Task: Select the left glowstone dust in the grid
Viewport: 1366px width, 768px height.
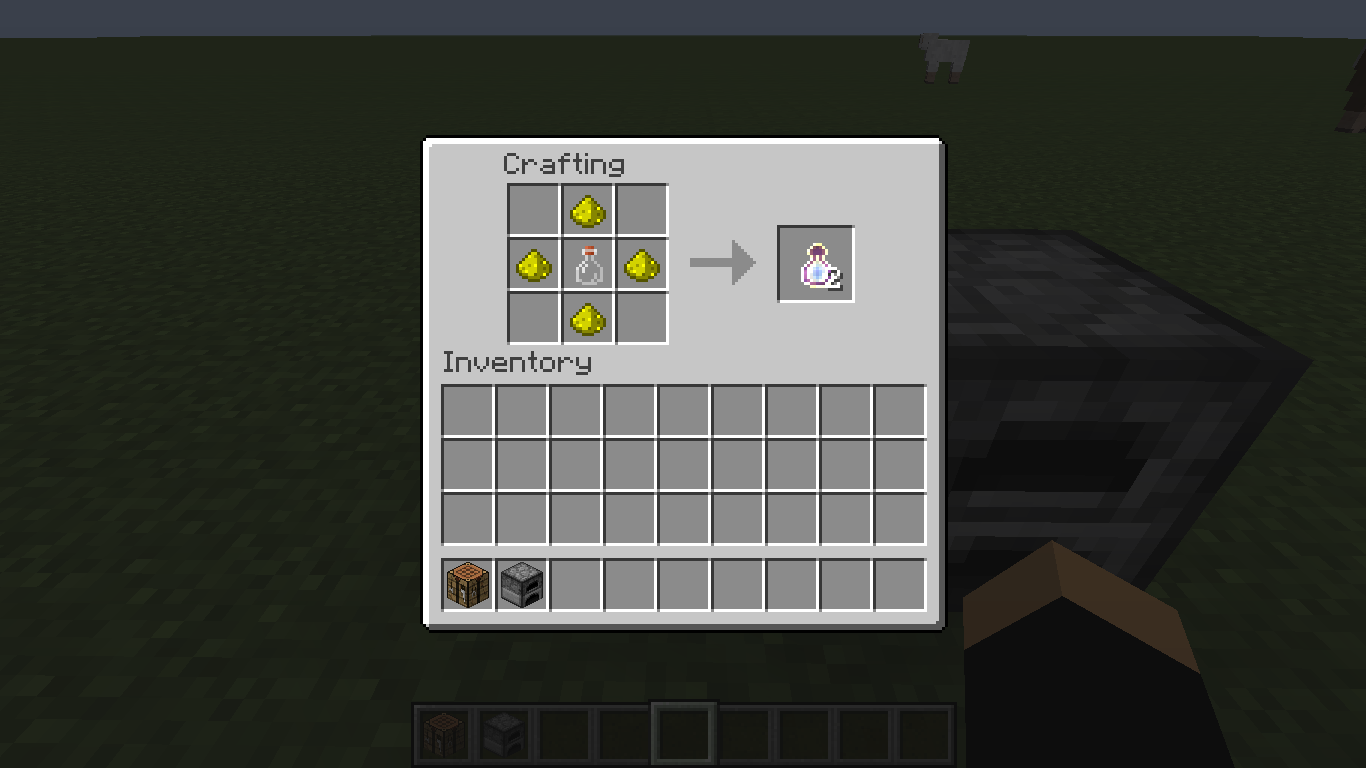Action: click(534, 264)
